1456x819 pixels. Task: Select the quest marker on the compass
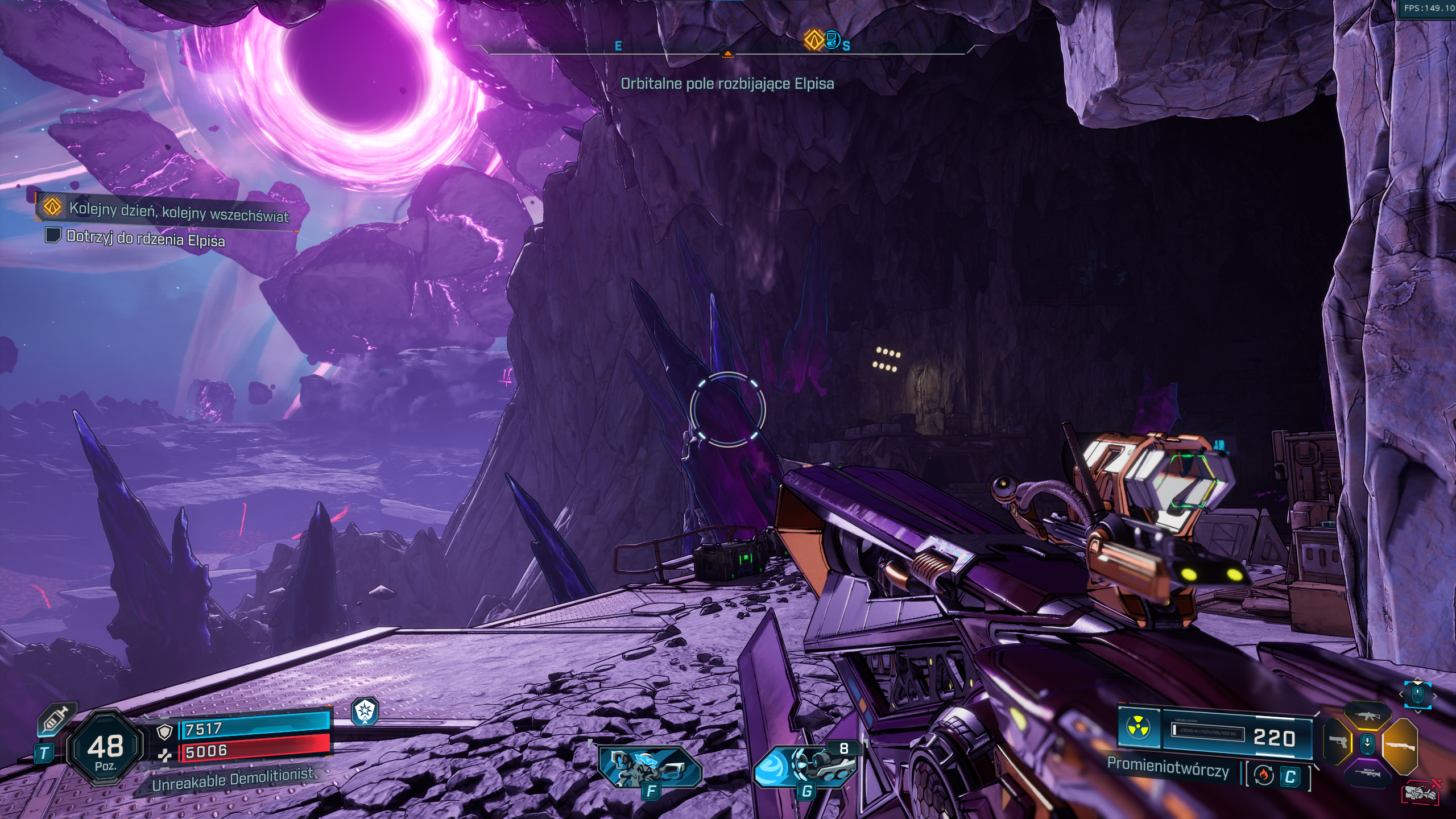tap(813, 40)
